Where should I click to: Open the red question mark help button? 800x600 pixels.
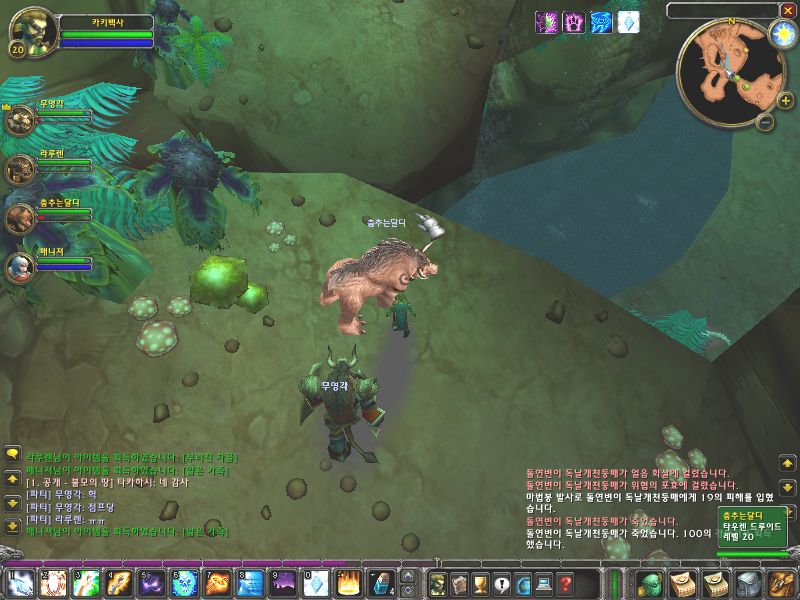click(x=565, y=584)
